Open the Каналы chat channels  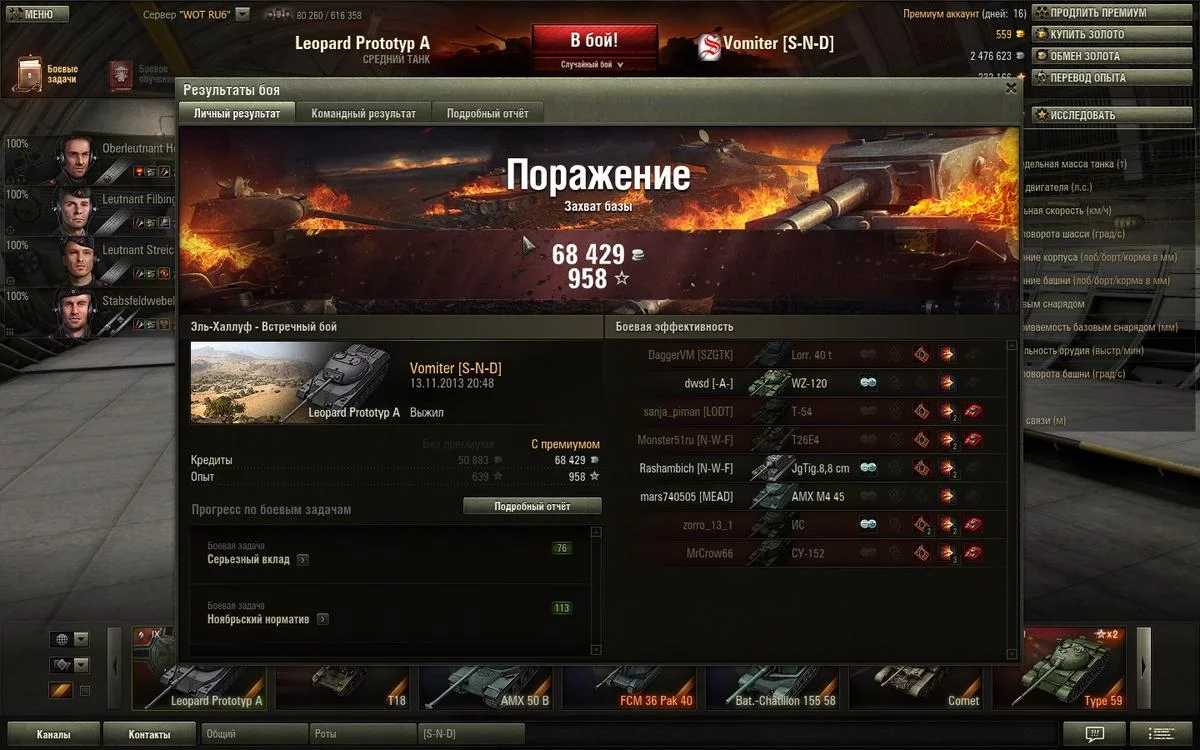(52, 734)
